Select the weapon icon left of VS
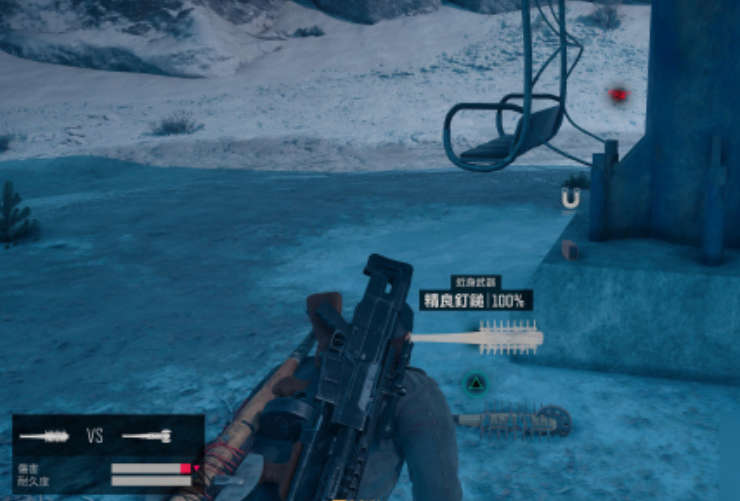Screen dimensions: 740x501 [45, 436]
